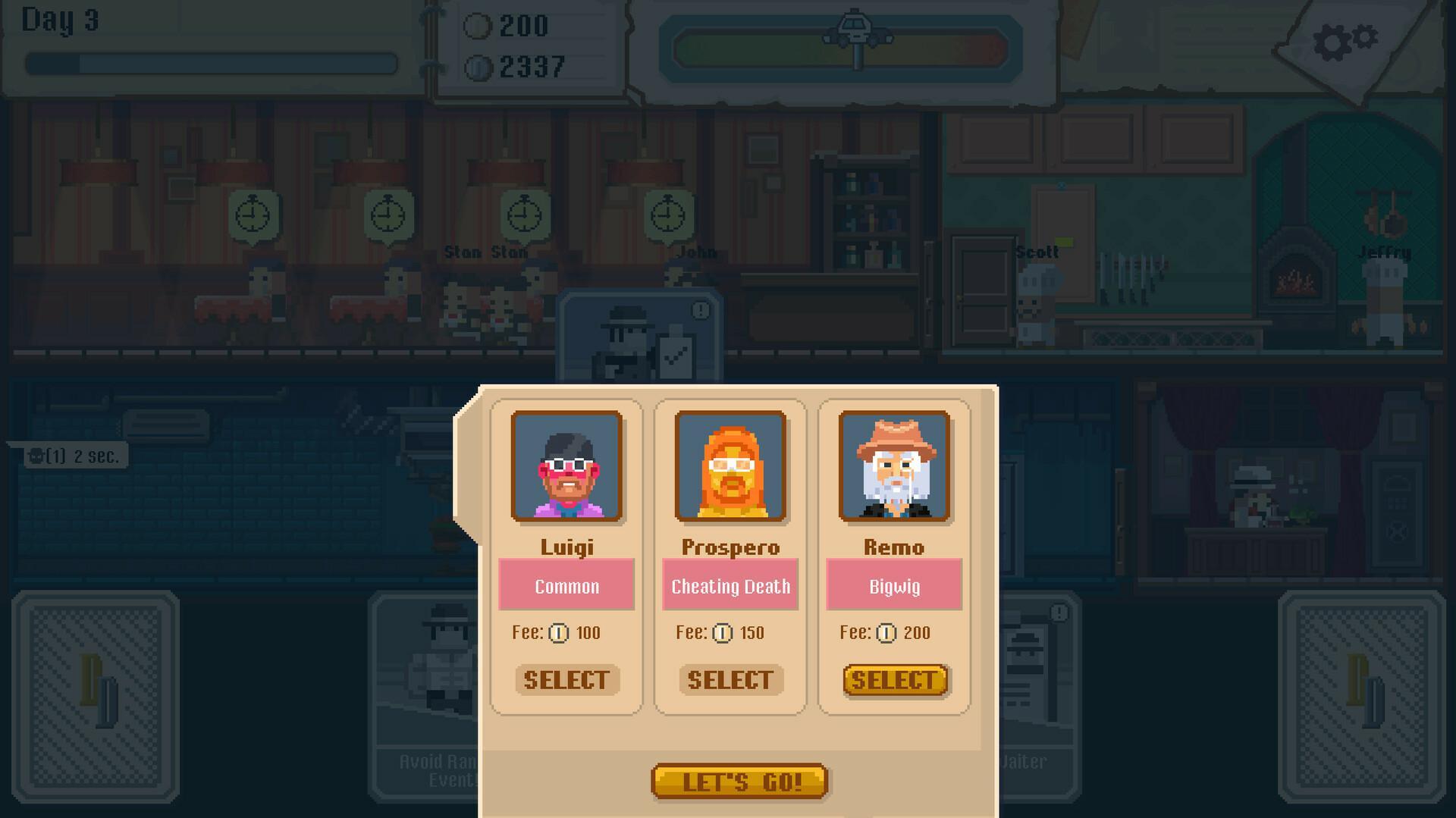
Task: Deselect Remo's highlighted SELECT button
Action: [894, 679]
